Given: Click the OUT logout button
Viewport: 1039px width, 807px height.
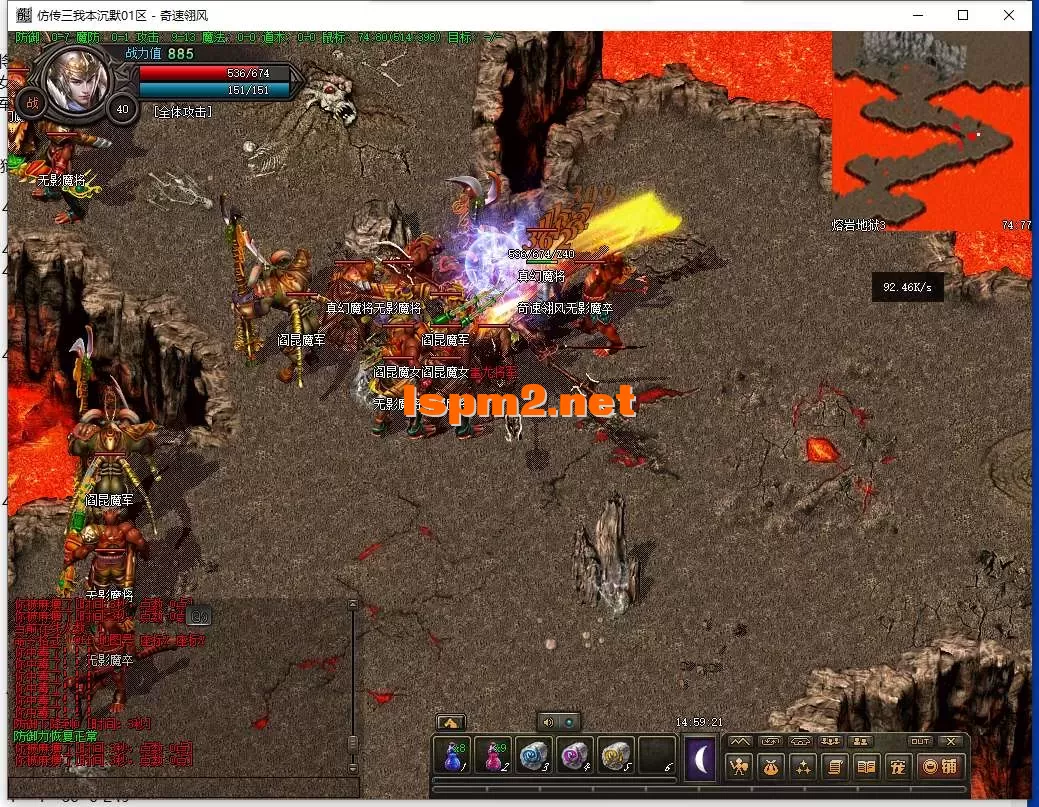Looking at the screenshot, I should coord(920,741).
